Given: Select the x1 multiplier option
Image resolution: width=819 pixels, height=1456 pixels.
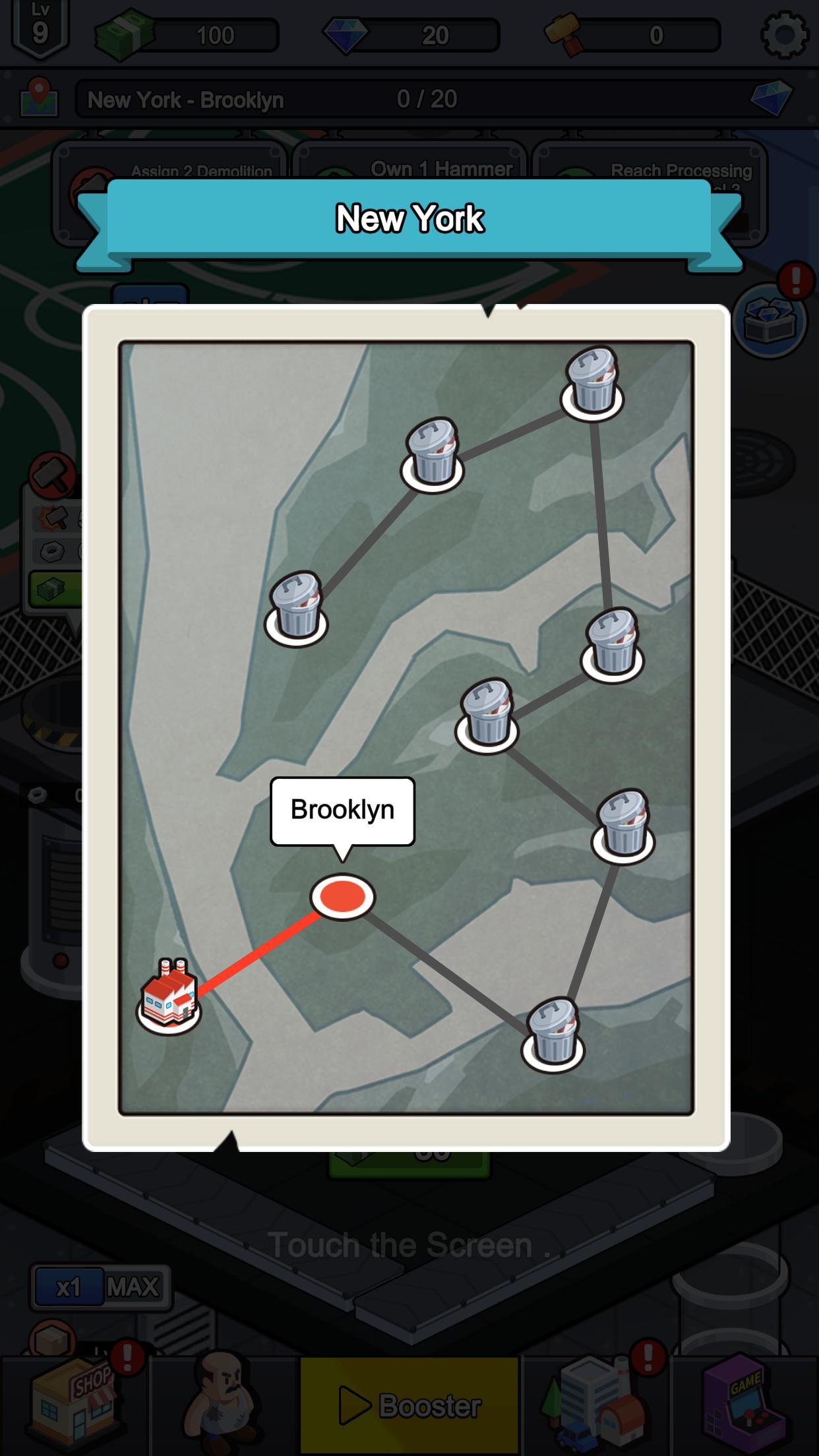Looking at the screenshot, I should coord(69,1287).
